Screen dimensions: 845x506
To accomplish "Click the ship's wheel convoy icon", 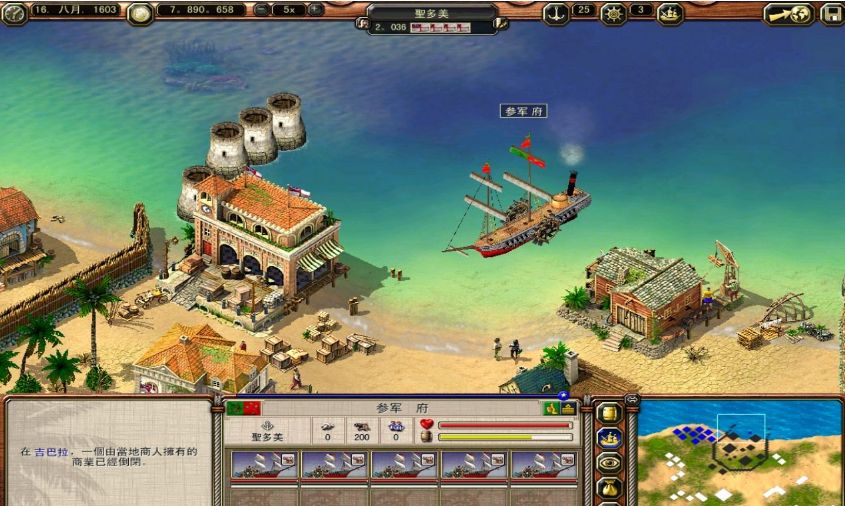I will [x=613, y=13].
